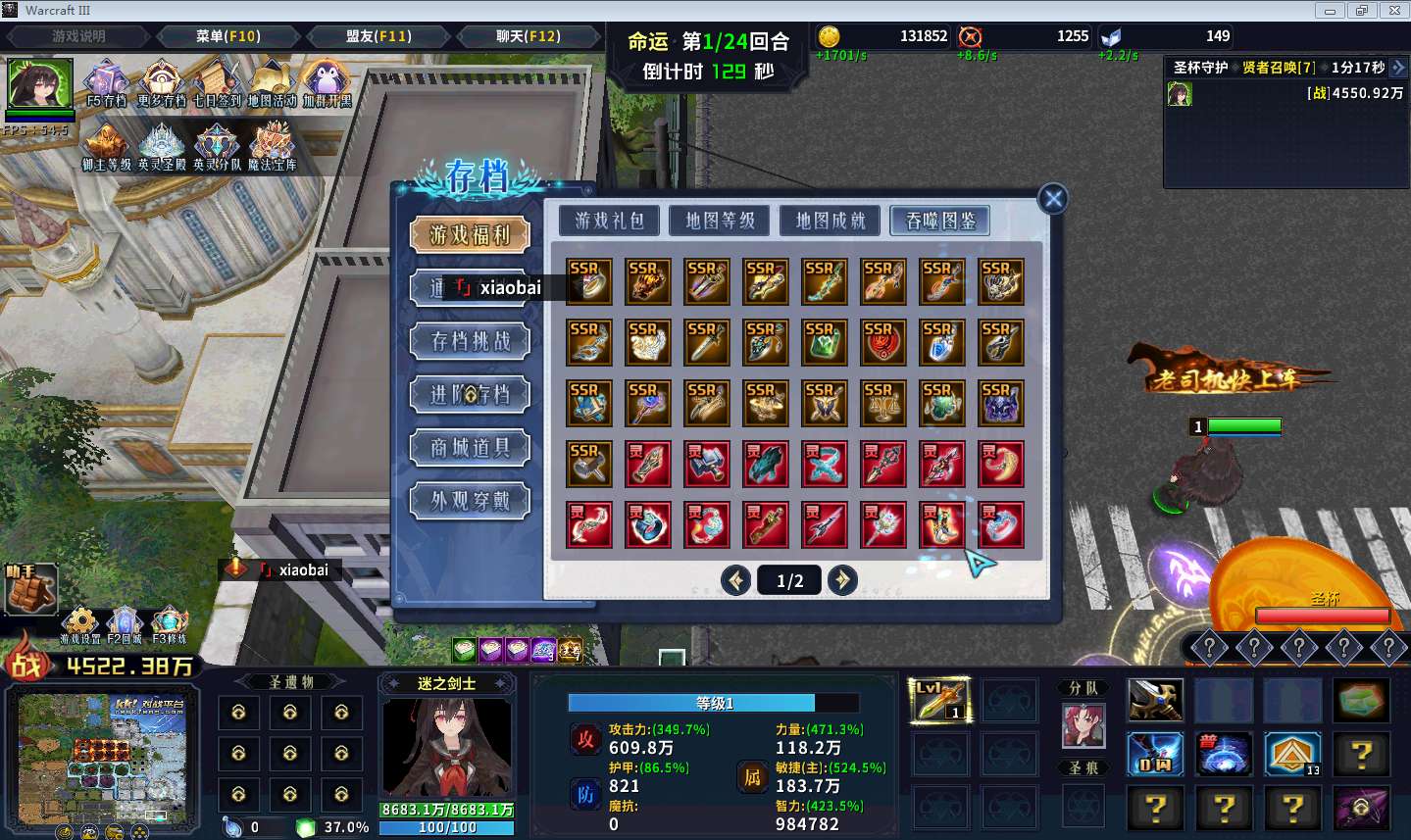Select 商城道具 in the side menu
Viewport: 1411px width, 840px height.
click(471, 448)
